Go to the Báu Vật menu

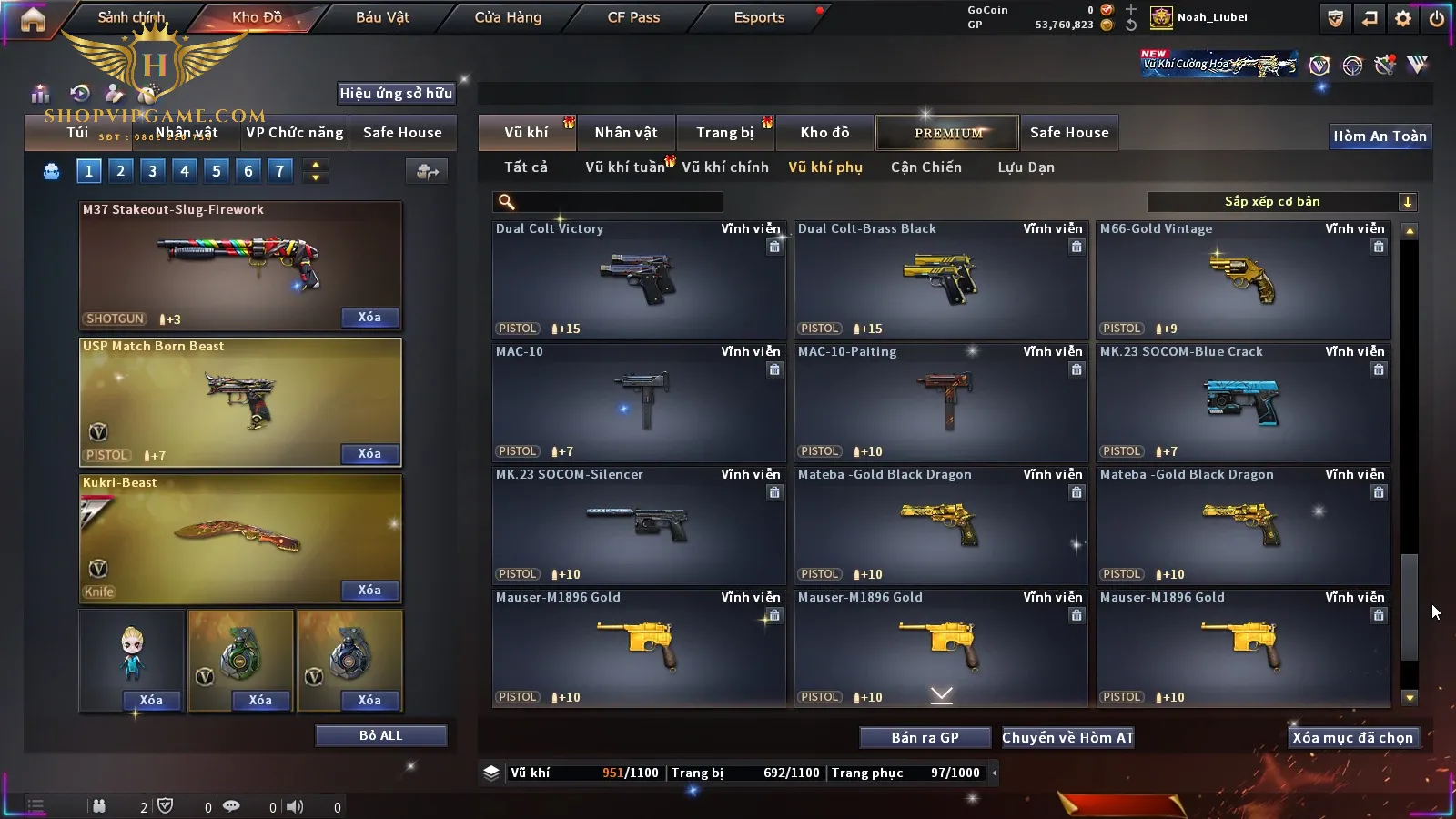[x=382, y=17]
